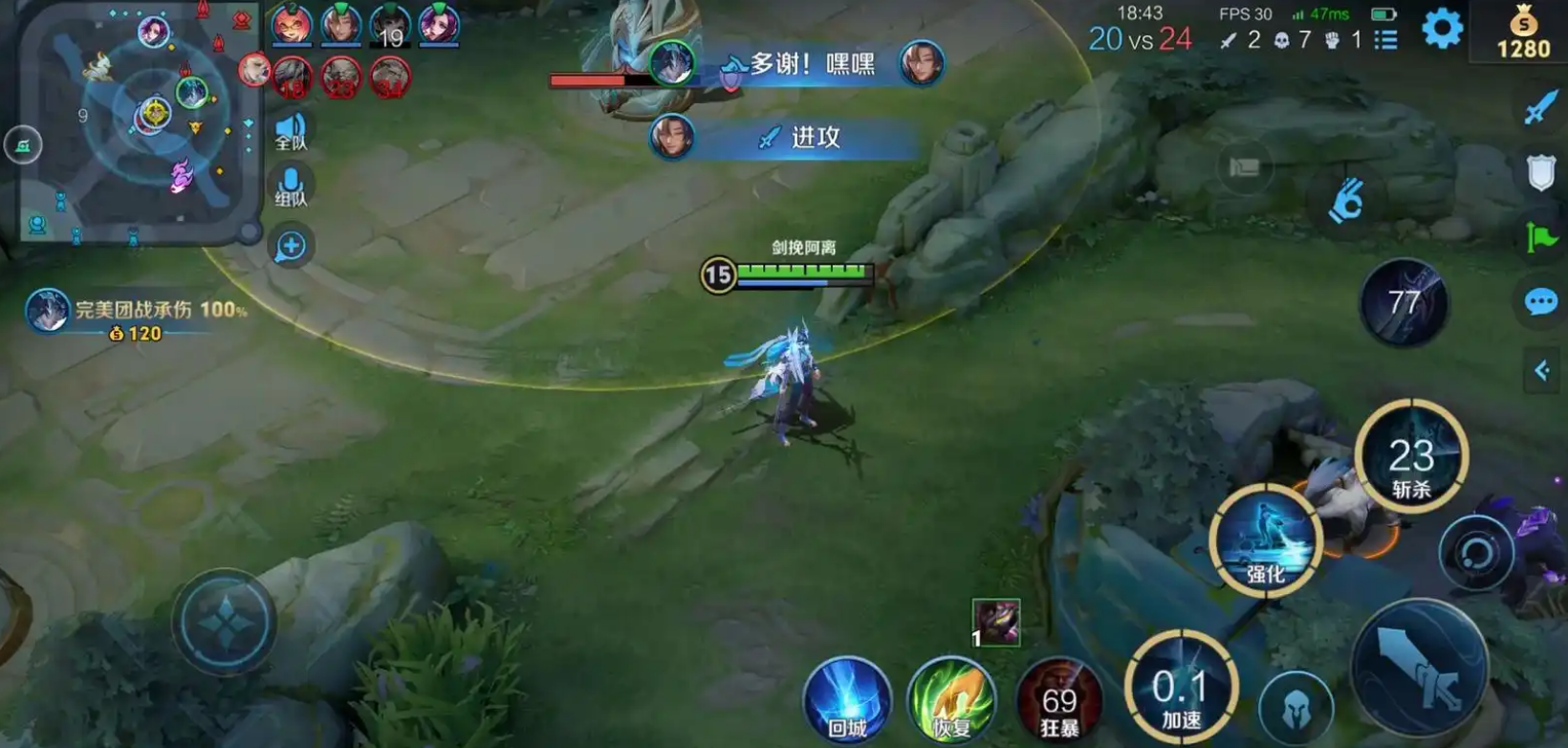Use the 恢复 heal spell

pyautogui.click(x=952, y=697)
